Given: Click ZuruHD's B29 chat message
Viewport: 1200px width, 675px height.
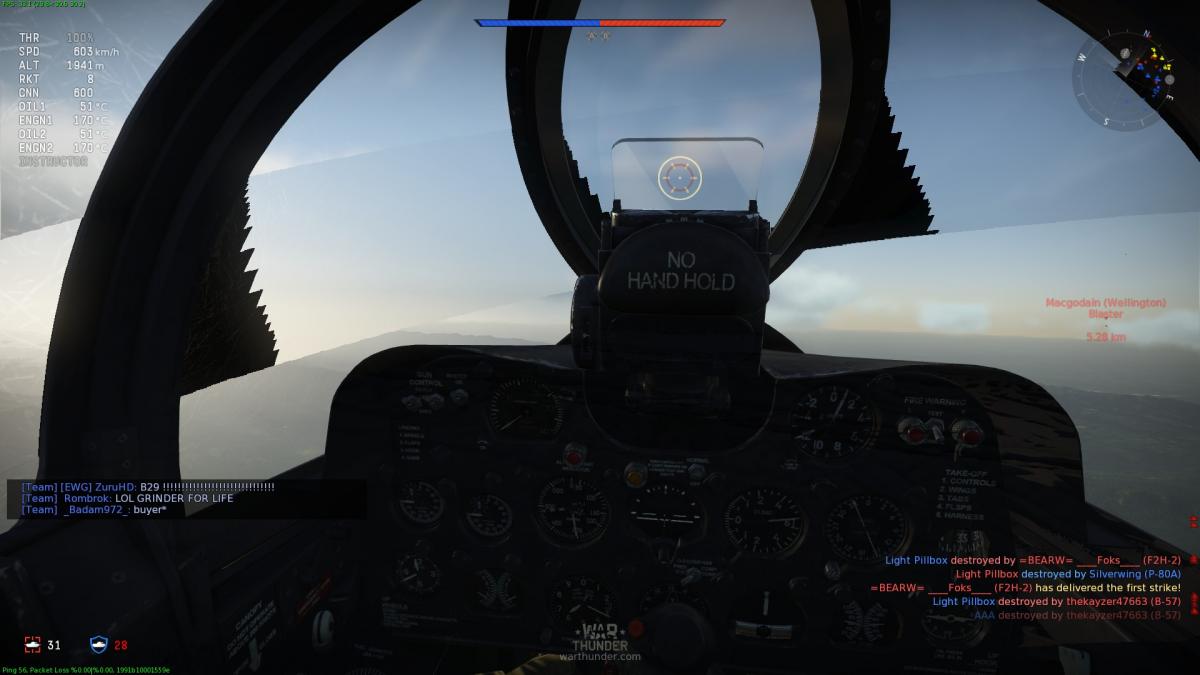Looking at the screenshot, I should pyautogui.click(x=148, y=486).
